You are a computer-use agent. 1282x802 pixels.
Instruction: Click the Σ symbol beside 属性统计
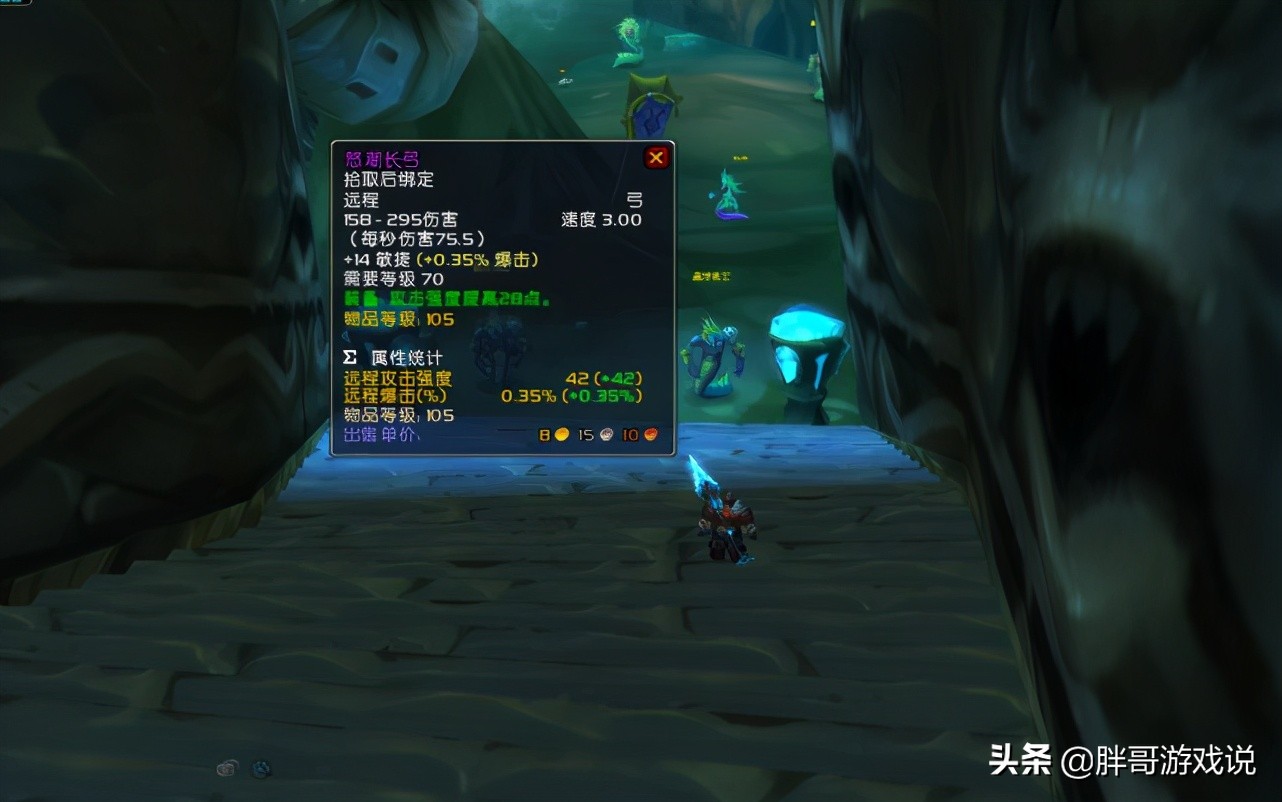point(350,356)
